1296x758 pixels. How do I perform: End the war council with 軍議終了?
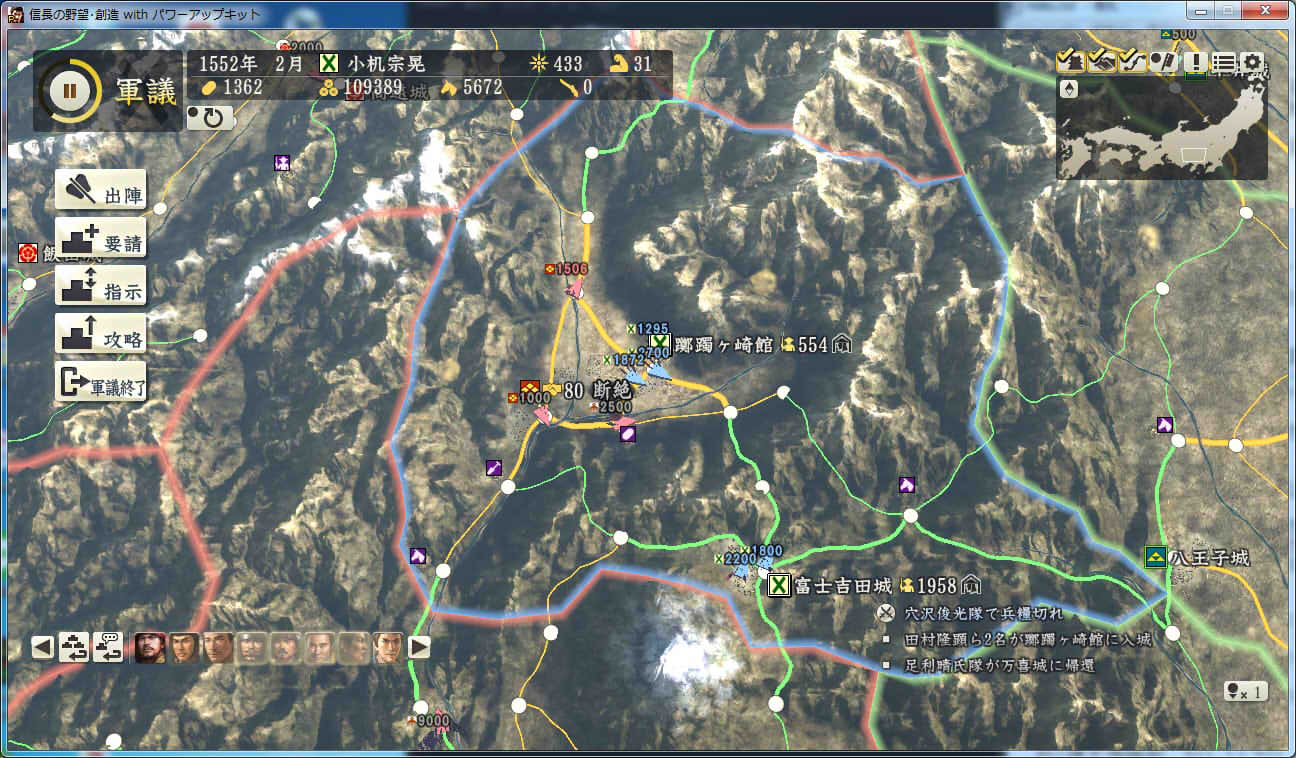101,383
